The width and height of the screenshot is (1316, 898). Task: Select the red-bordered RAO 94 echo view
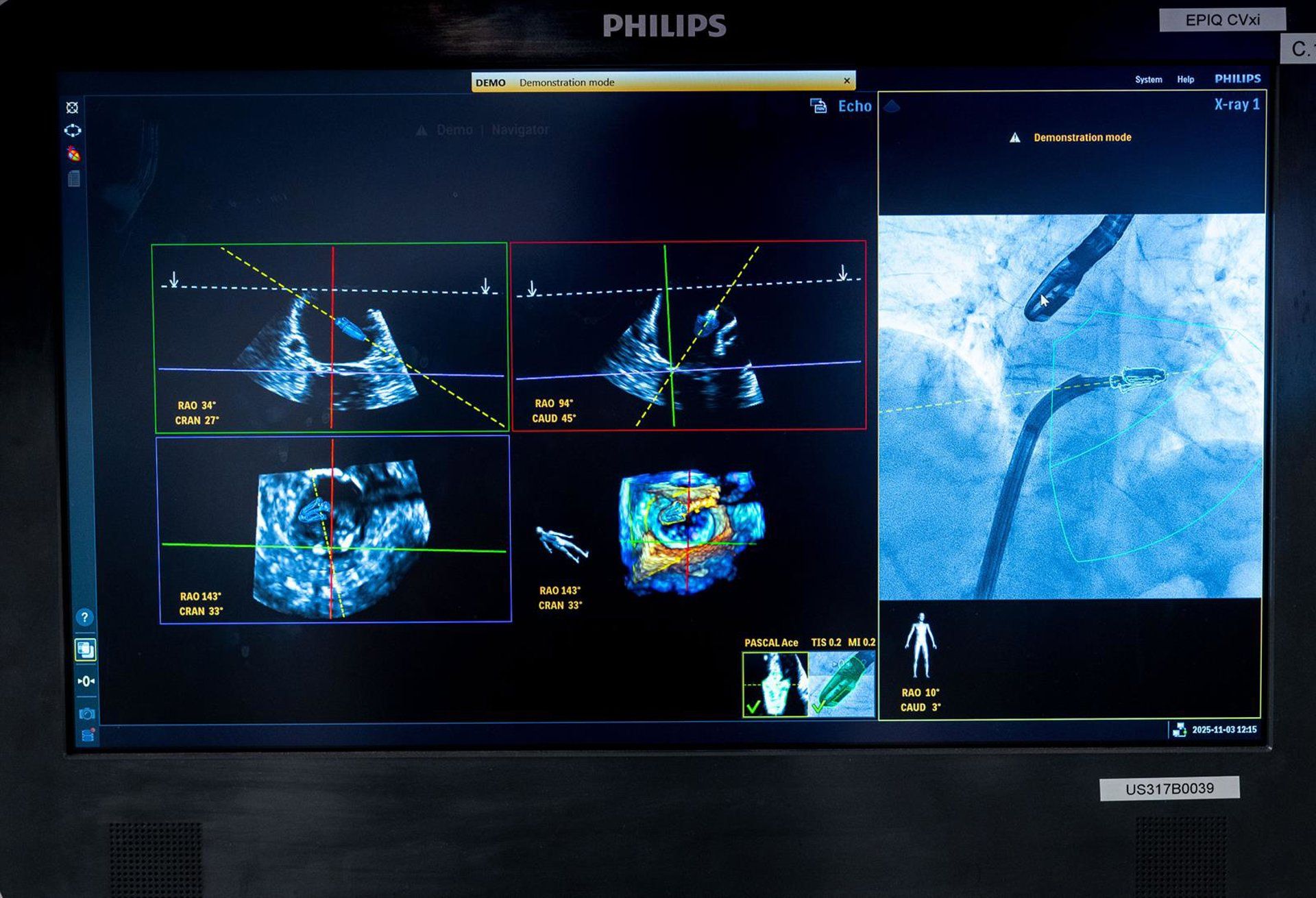tap(688, 335)
